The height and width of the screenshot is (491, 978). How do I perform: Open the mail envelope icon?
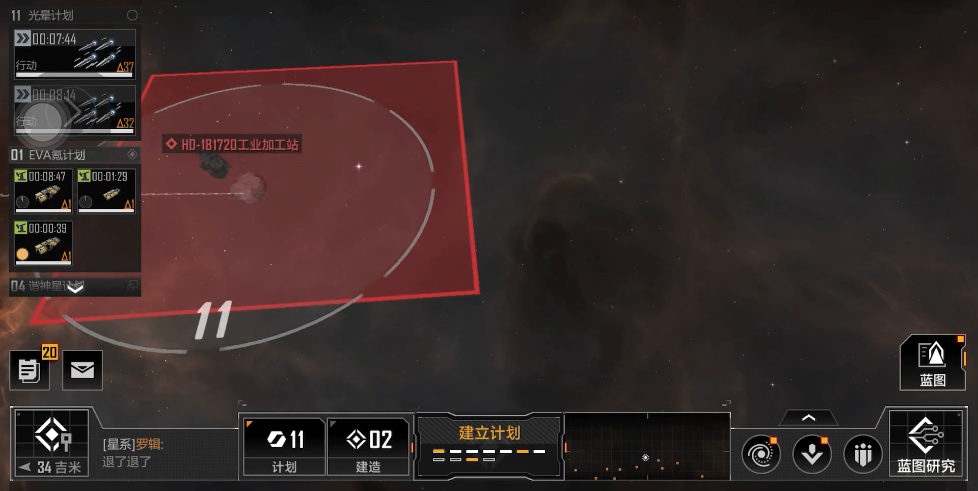82,370
